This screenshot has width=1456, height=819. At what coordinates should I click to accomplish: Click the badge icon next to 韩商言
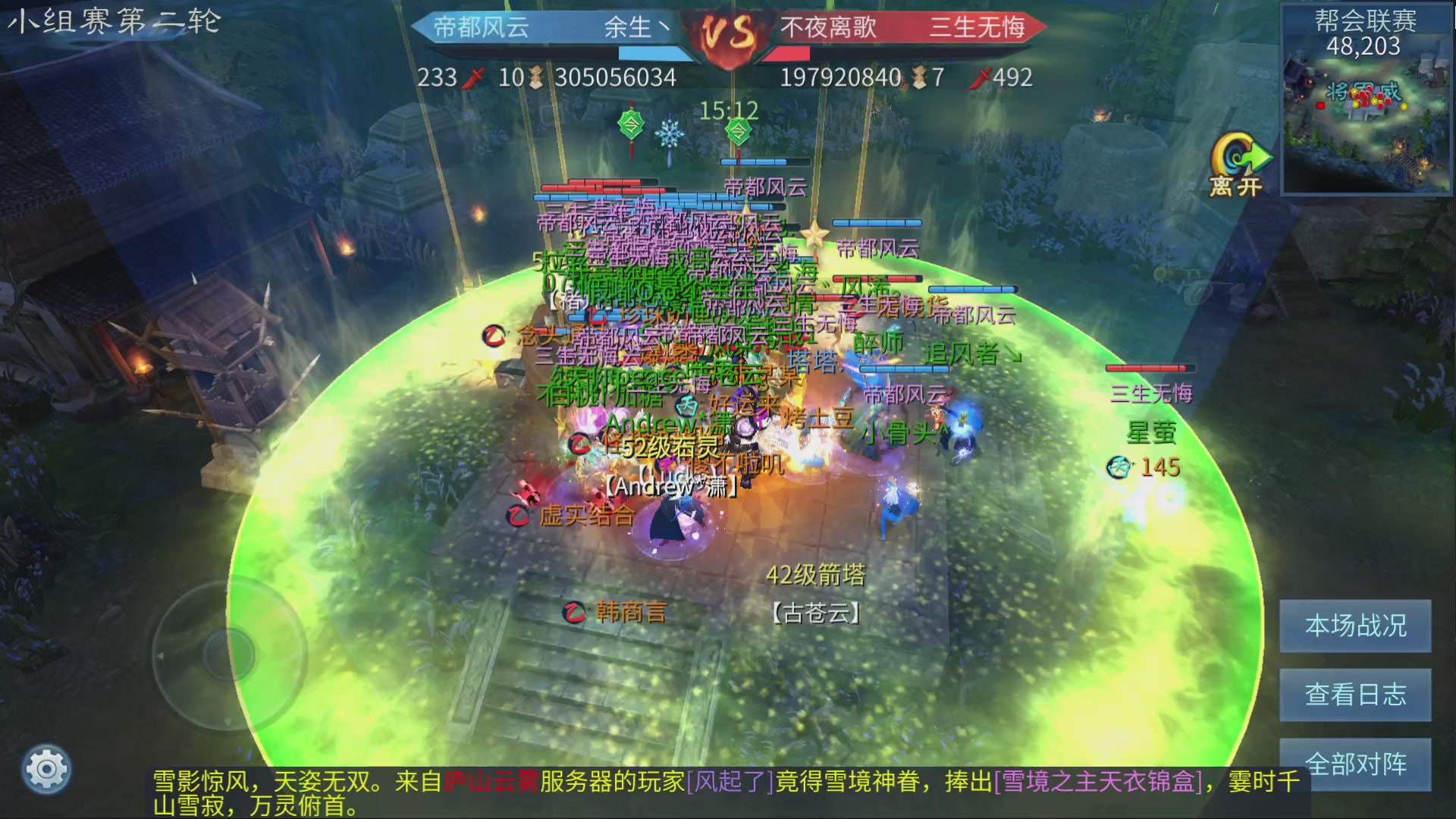[x=575, y=612]
